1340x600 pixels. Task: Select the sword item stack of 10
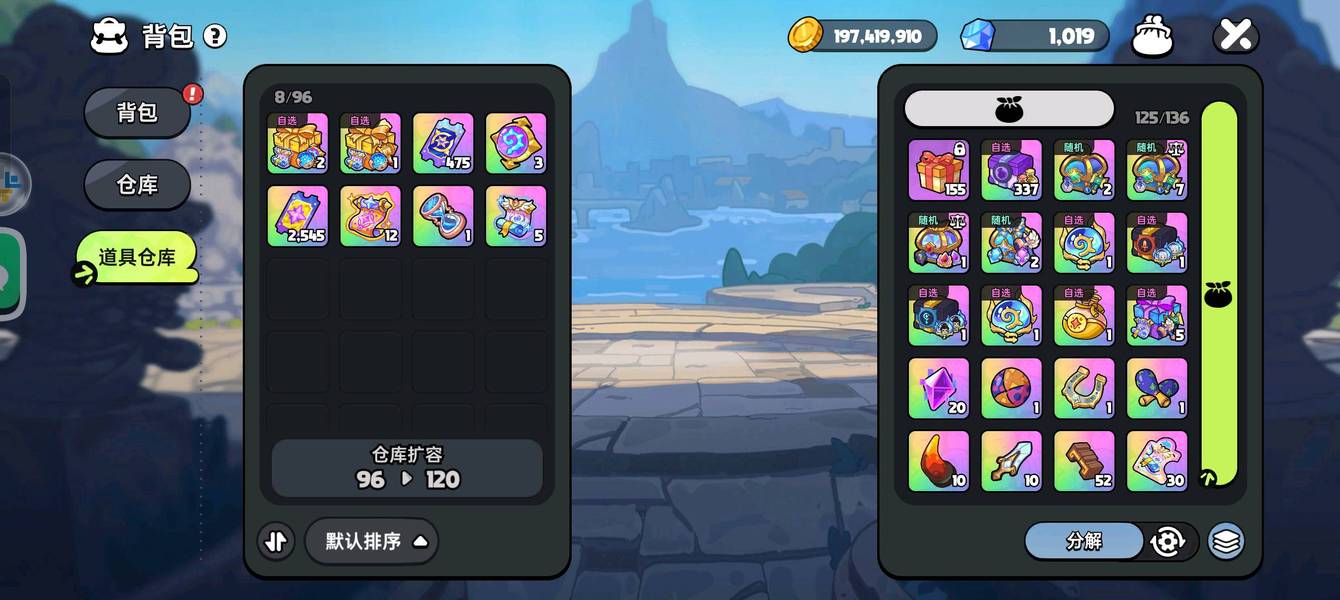[x=1011, y=461]
